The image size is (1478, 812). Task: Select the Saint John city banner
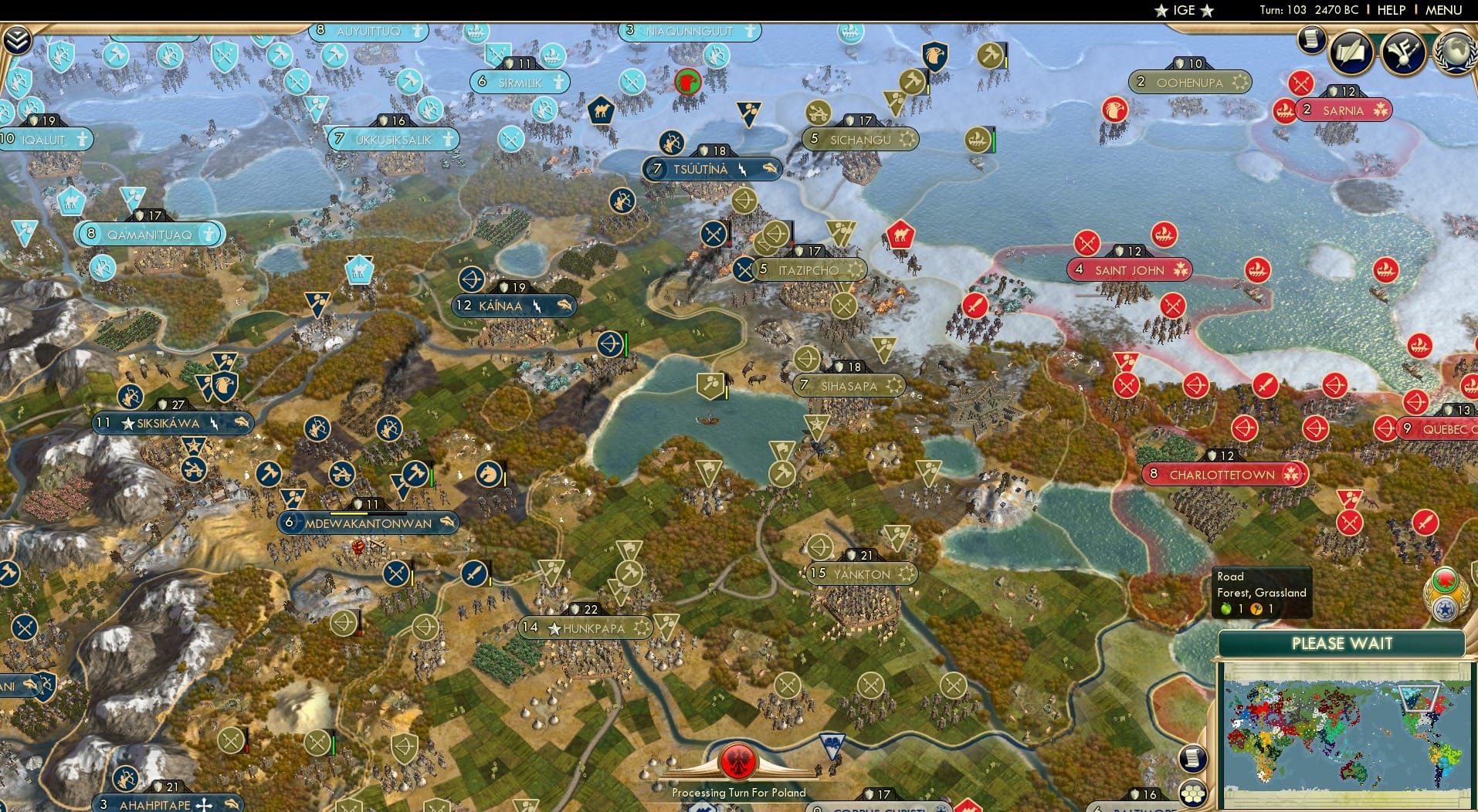click(x=1129, y=270)
